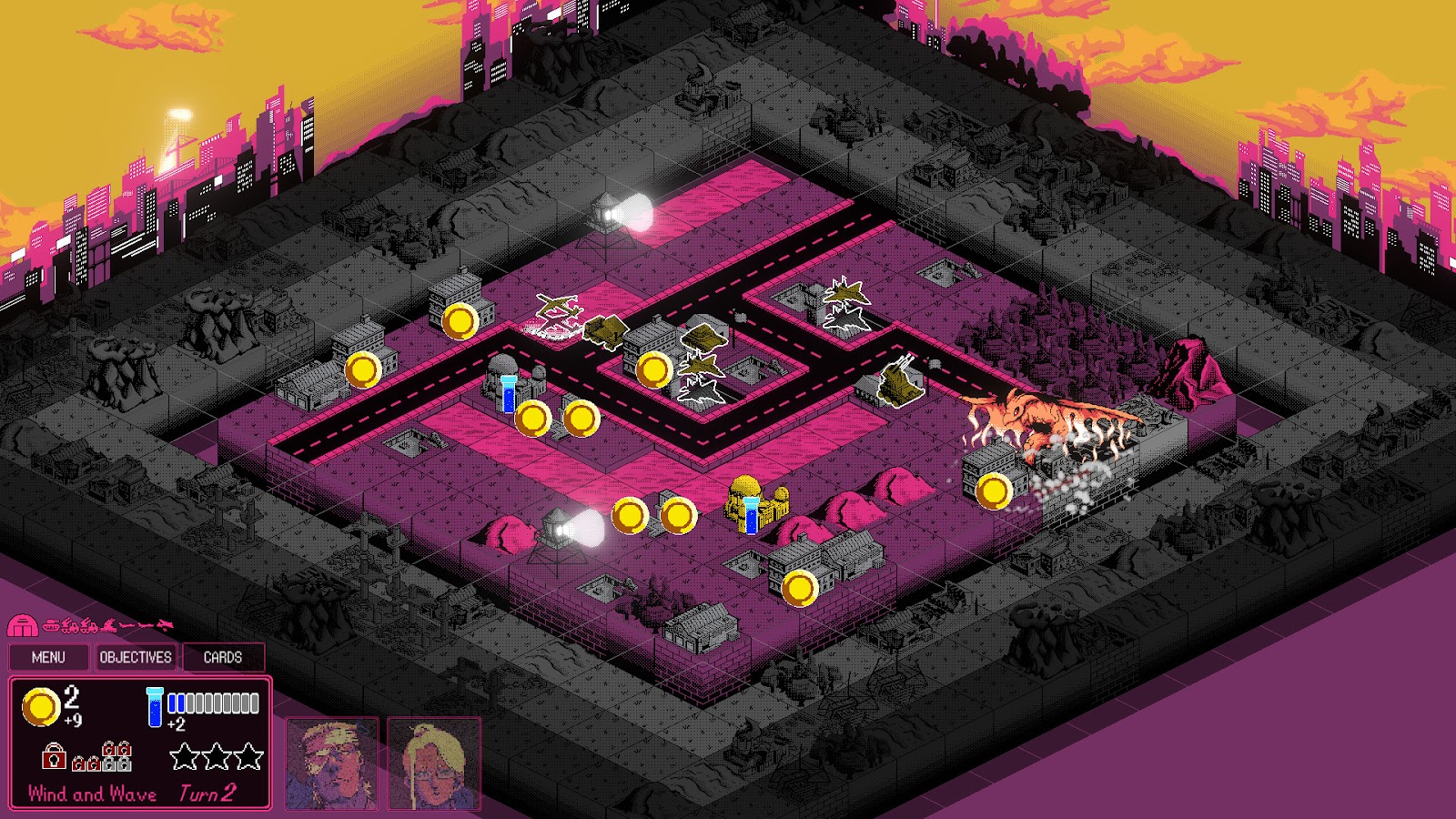Image resolution: width=1456 pixels, height=819 pixels.
Task: Open the MENU button
Action: coord(49,657)
